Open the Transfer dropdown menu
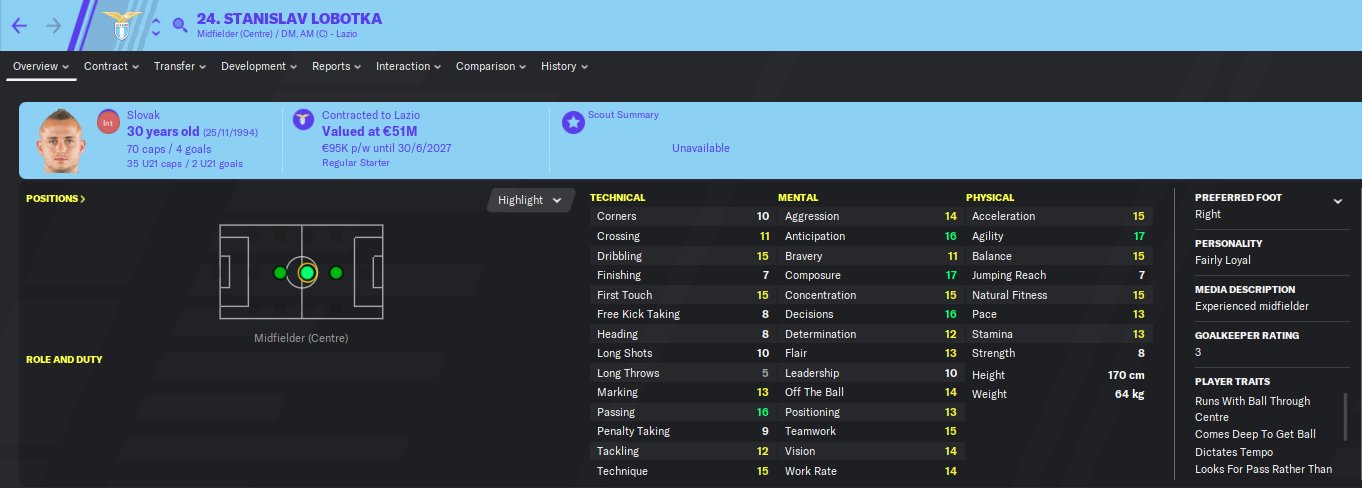Screen dimensions: 1362x488 tap(179, 67)
